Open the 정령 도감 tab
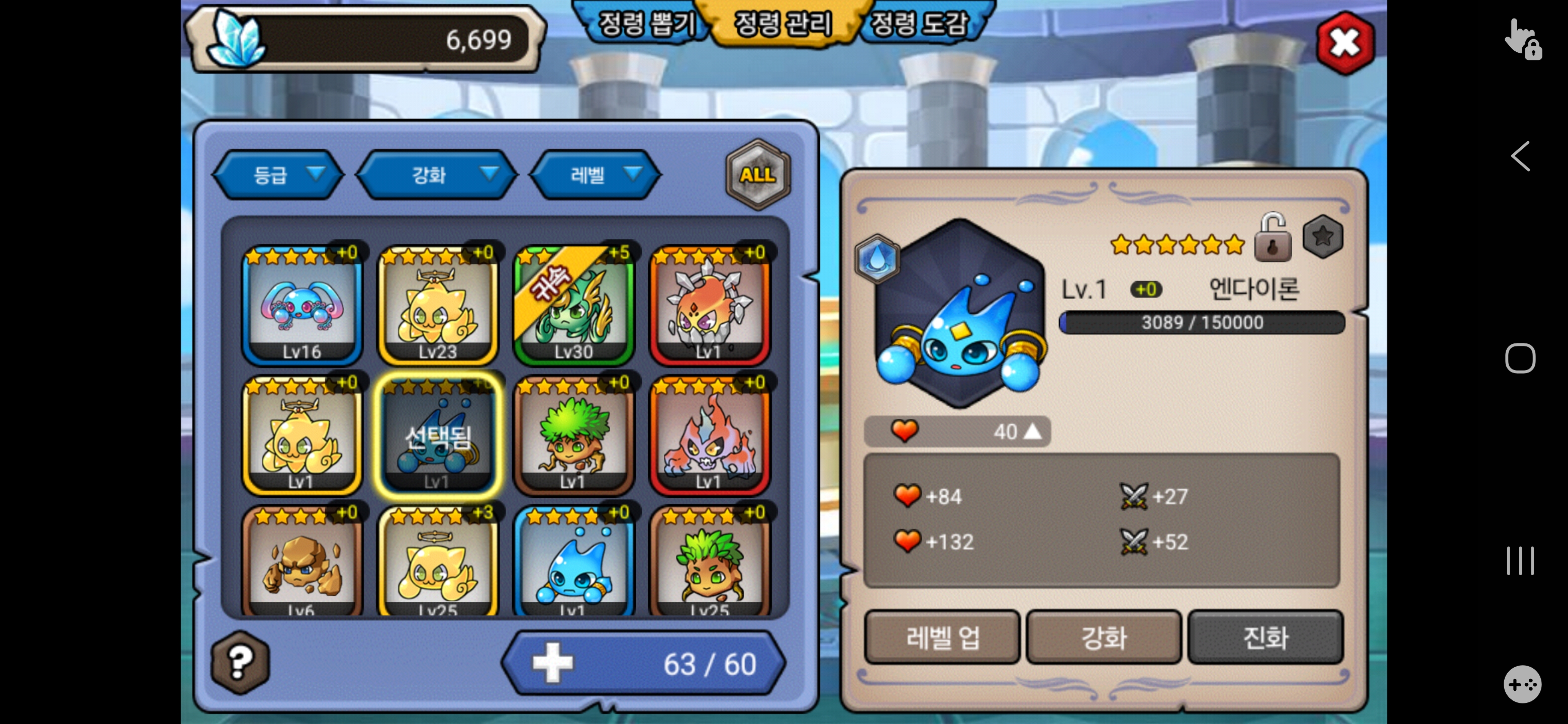This screenshot has height=724, width=1568. [919, 24]
